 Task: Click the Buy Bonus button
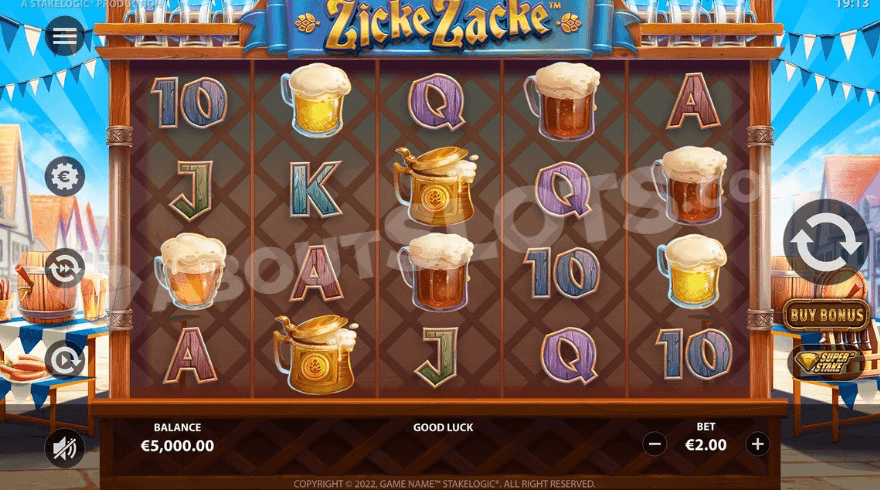[x=826, y=315]
